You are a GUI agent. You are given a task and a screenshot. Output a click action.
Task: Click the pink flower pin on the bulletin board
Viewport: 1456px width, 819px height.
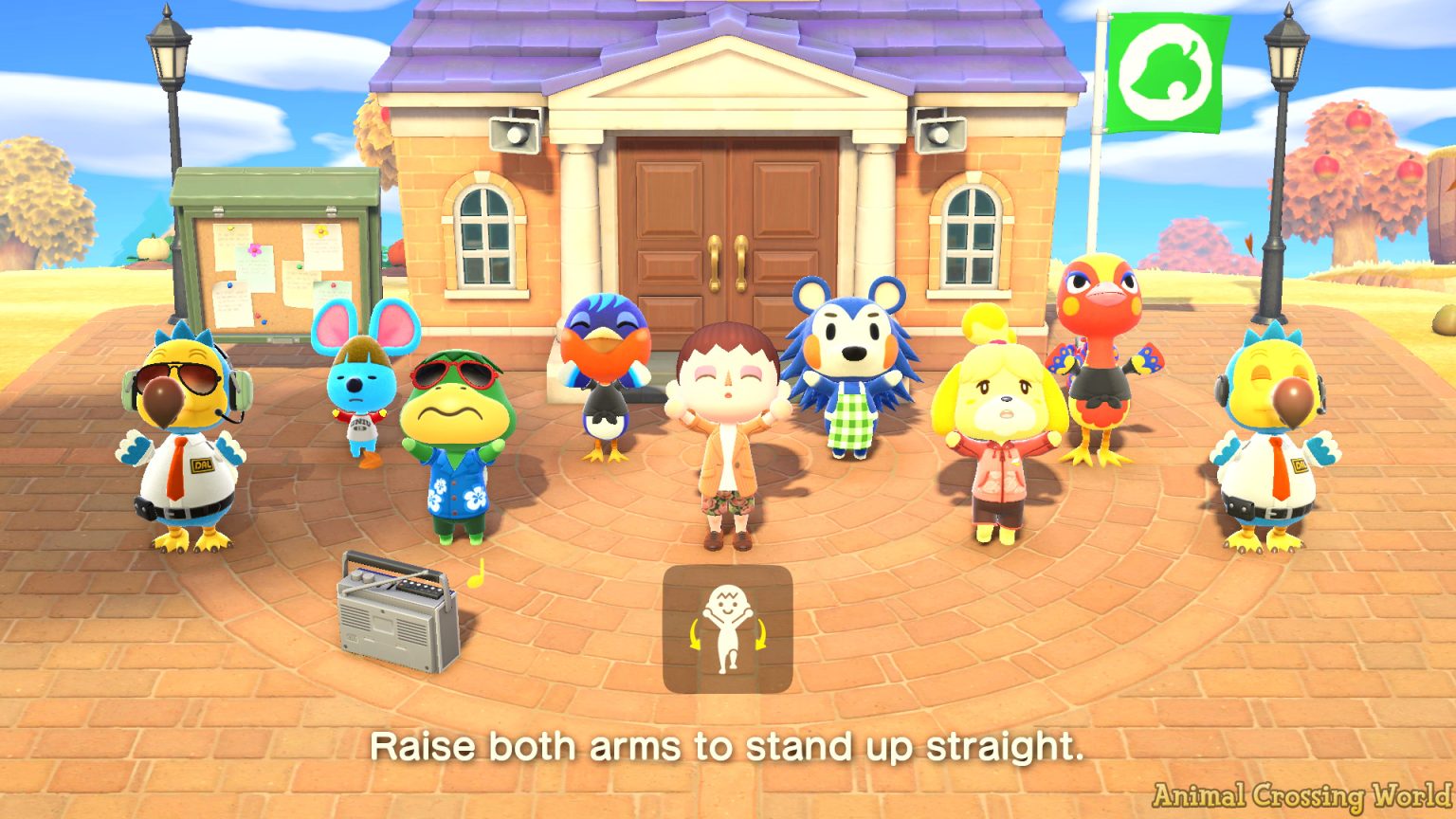click(x=254, y=250)
